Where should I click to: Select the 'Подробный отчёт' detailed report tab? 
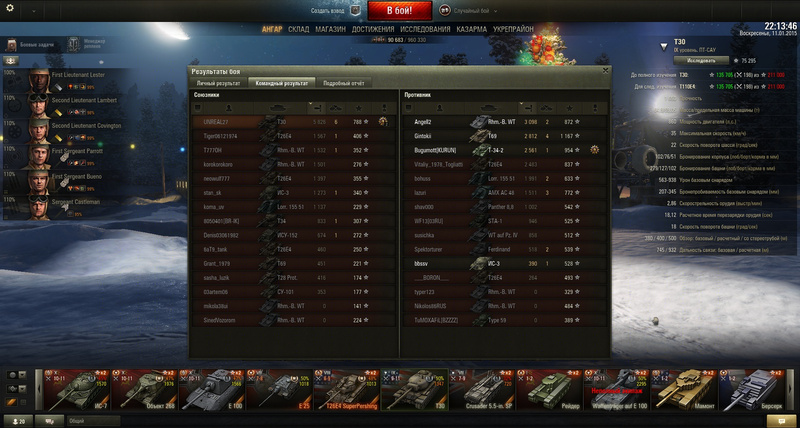[x=342, y=82]
